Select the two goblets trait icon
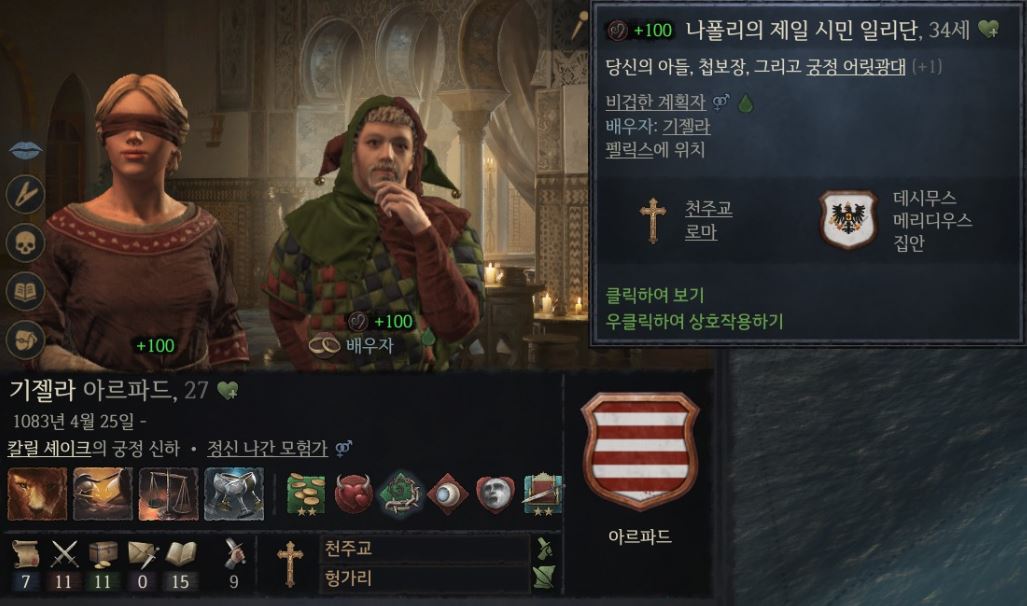Screen dimensions: 1027x606 point(234,494)
